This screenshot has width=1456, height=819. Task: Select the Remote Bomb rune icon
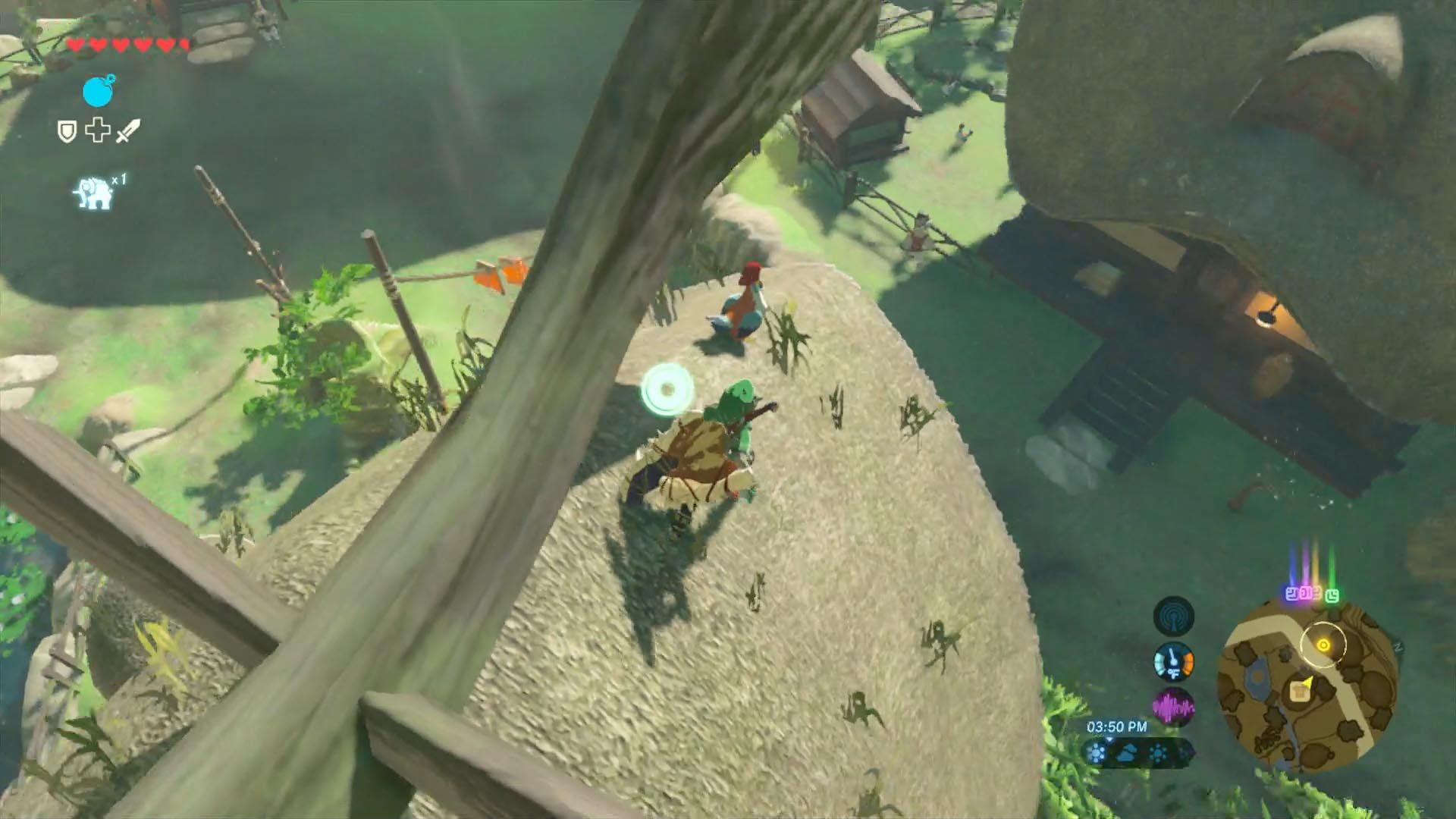98,91
